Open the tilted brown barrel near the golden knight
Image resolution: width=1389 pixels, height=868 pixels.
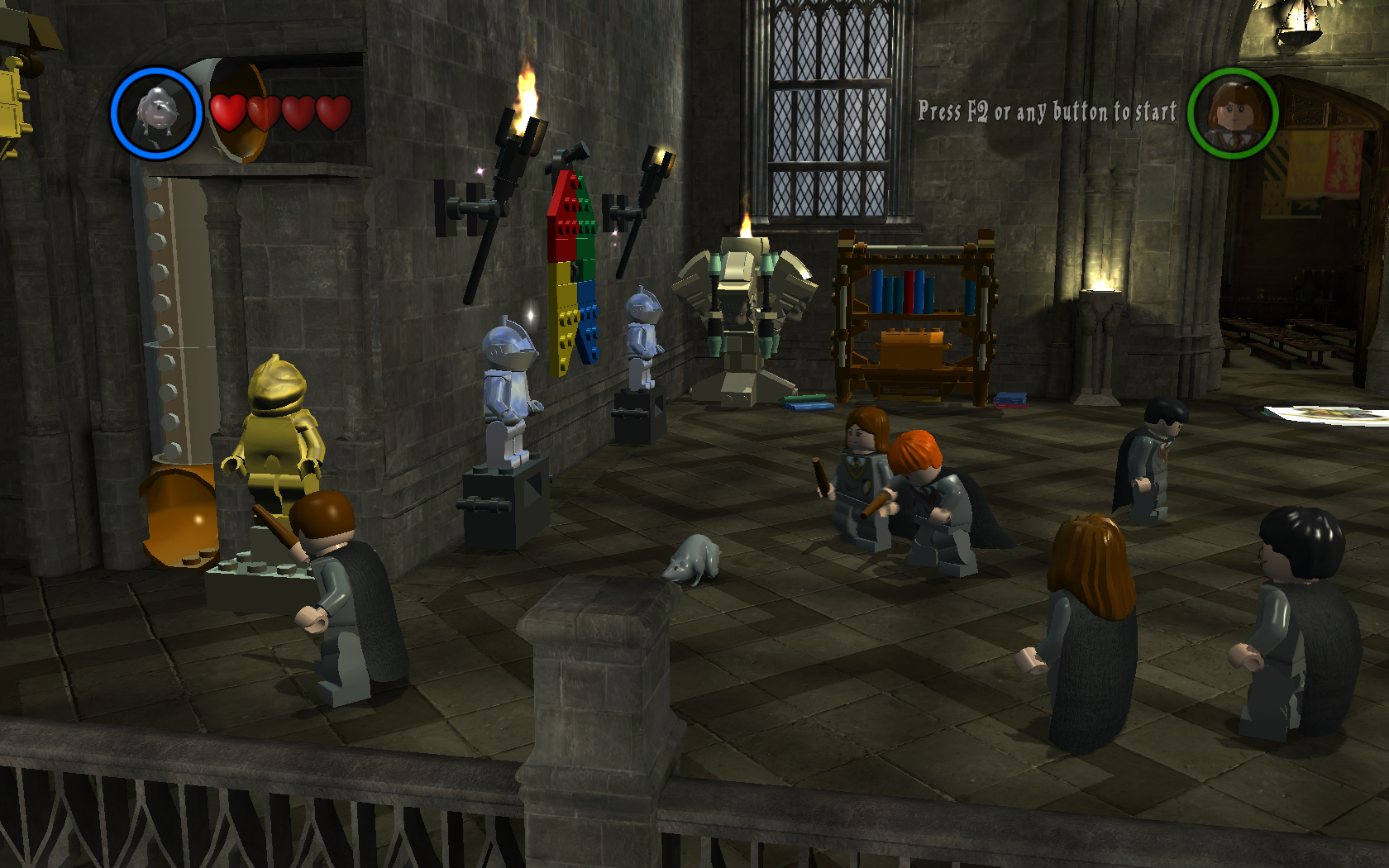pos(176,517)
